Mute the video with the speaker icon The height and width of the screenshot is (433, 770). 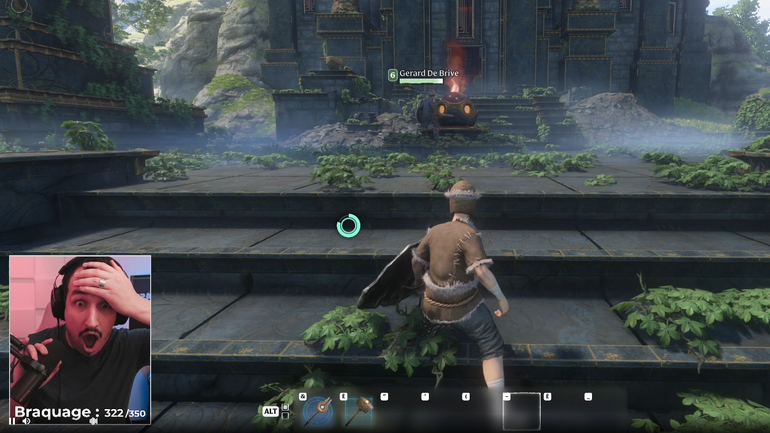point(26,421)
